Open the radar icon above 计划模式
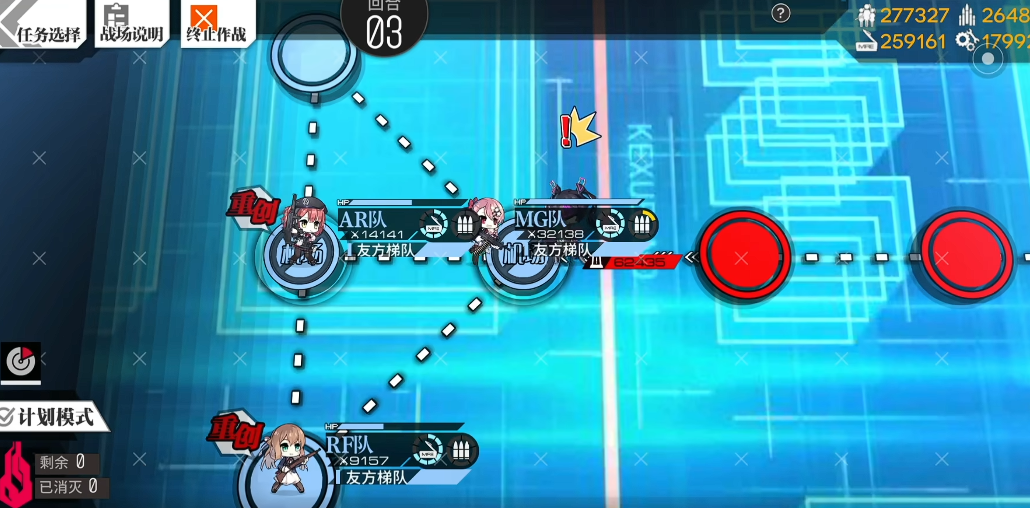Image resolution: width=1030 pixels, height=508 pixels. (20, 362)
